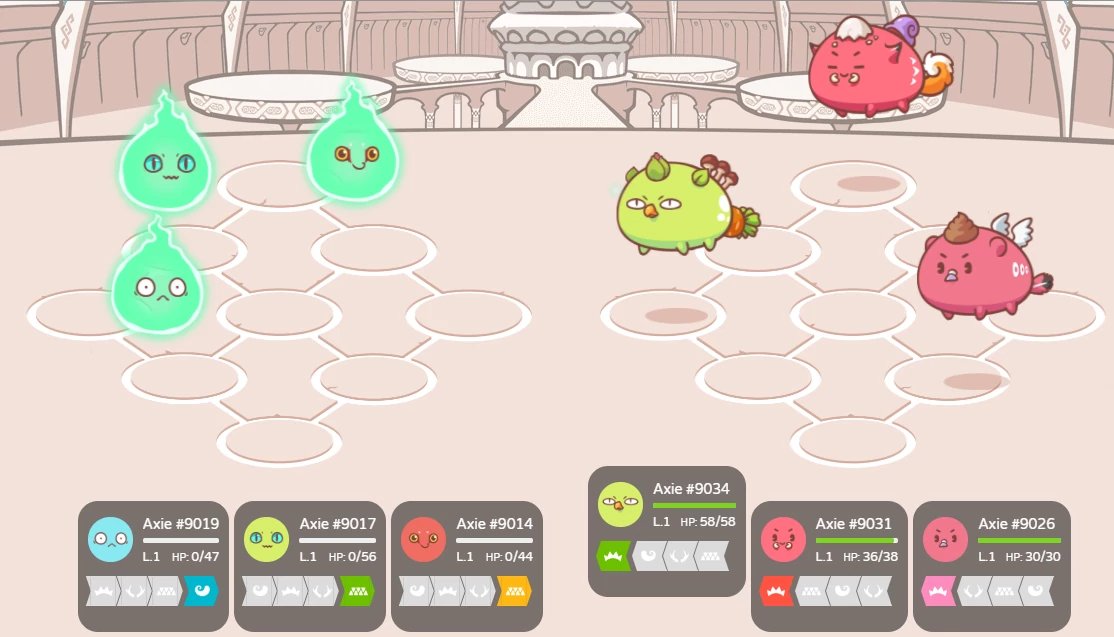This screenshot has width=1114, height=637.
Task: Click Axie #9014's smiling red portrait
Action: (x=424, y=539)
